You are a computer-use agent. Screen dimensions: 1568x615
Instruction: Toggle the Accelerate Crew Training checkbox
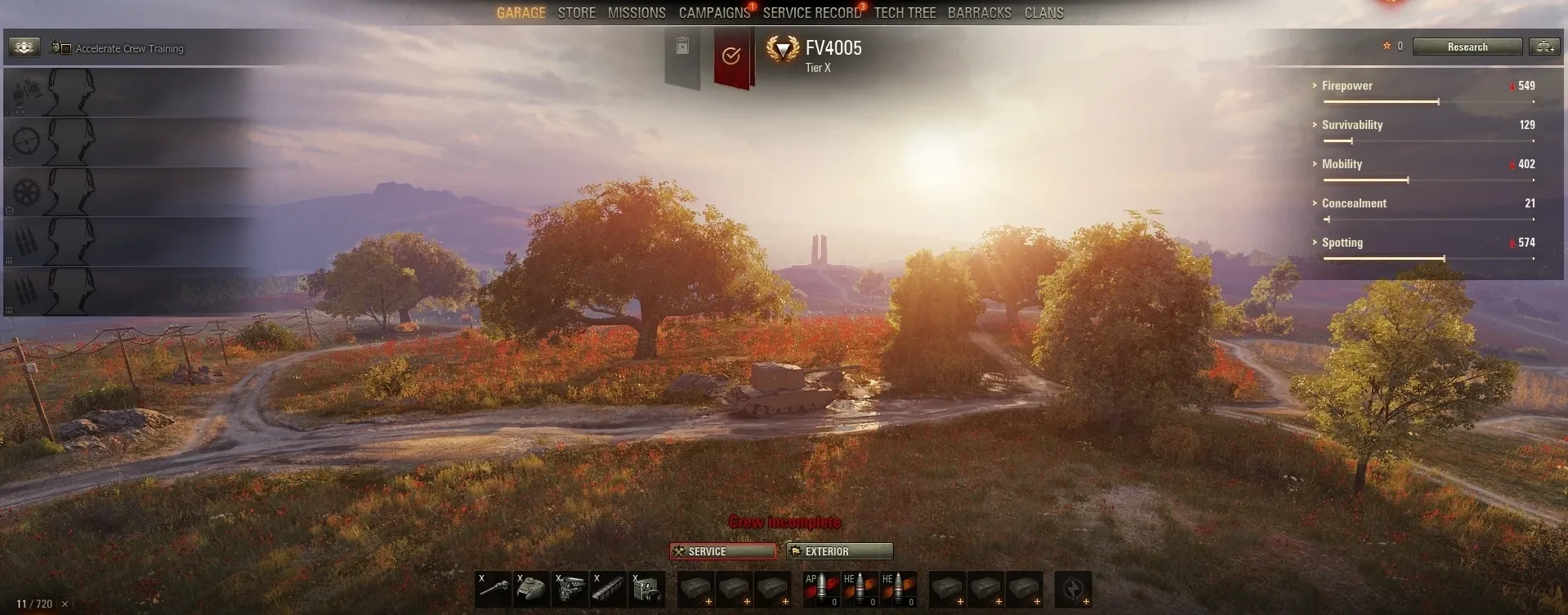66,49
